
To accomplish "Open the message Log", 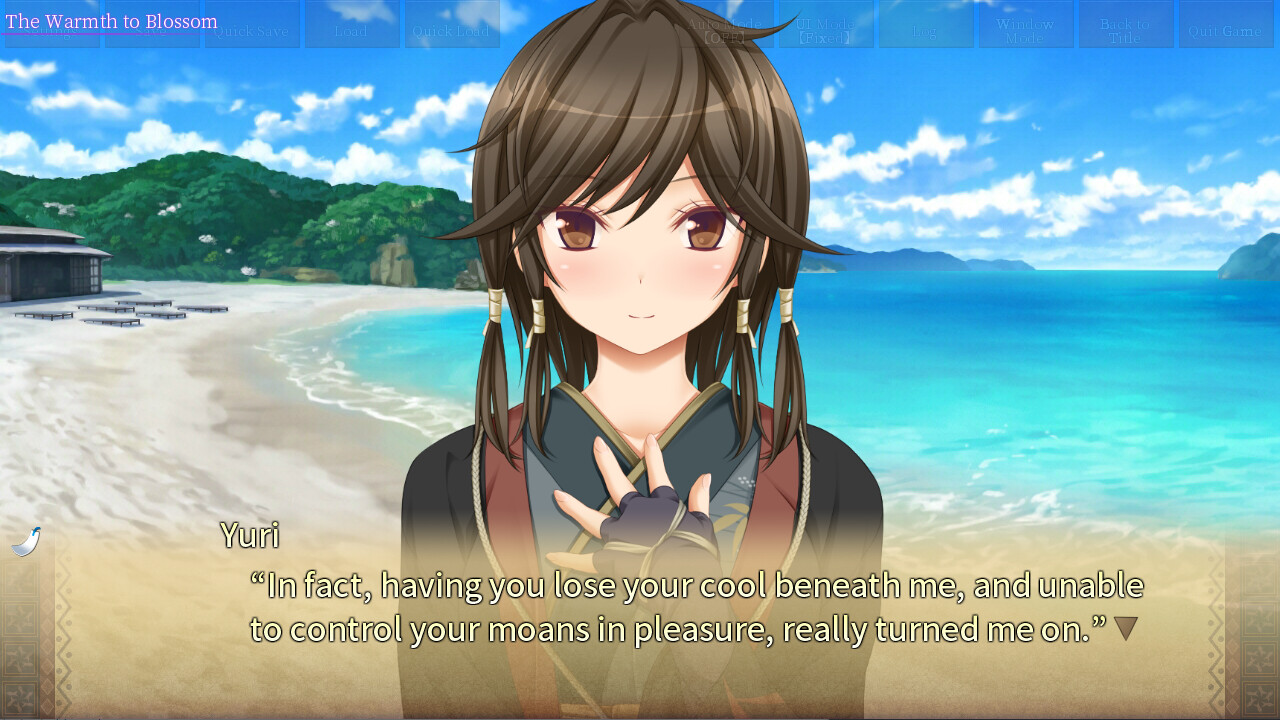I will click(x=926, y=25).
